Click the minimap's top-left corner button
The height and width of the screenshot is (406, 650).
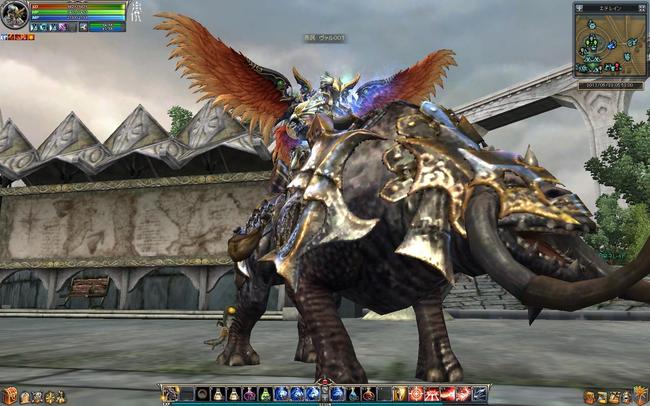(579, 6)
